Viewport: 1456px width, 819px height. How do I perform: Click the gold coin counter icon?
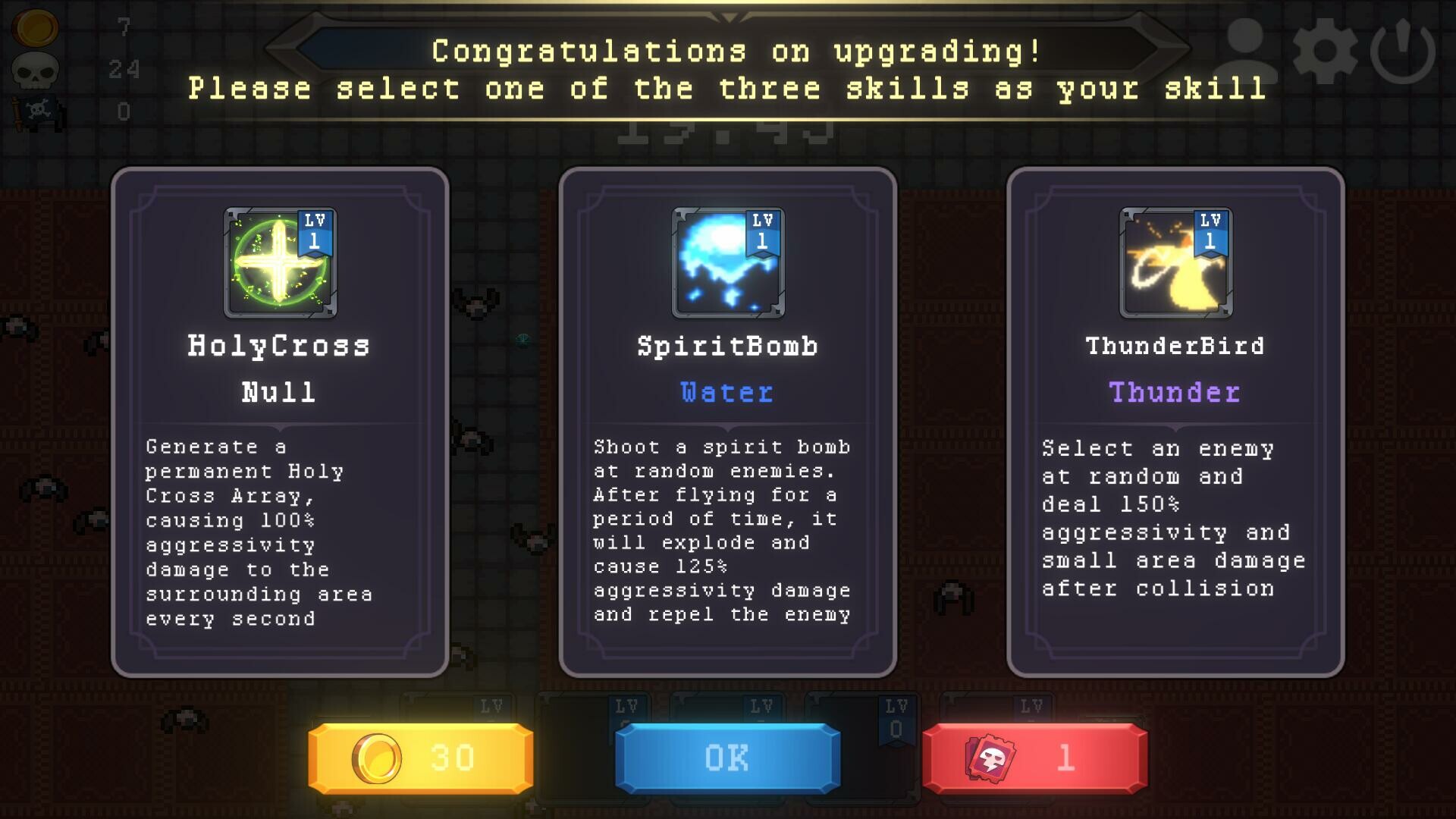tap(35, 29)
